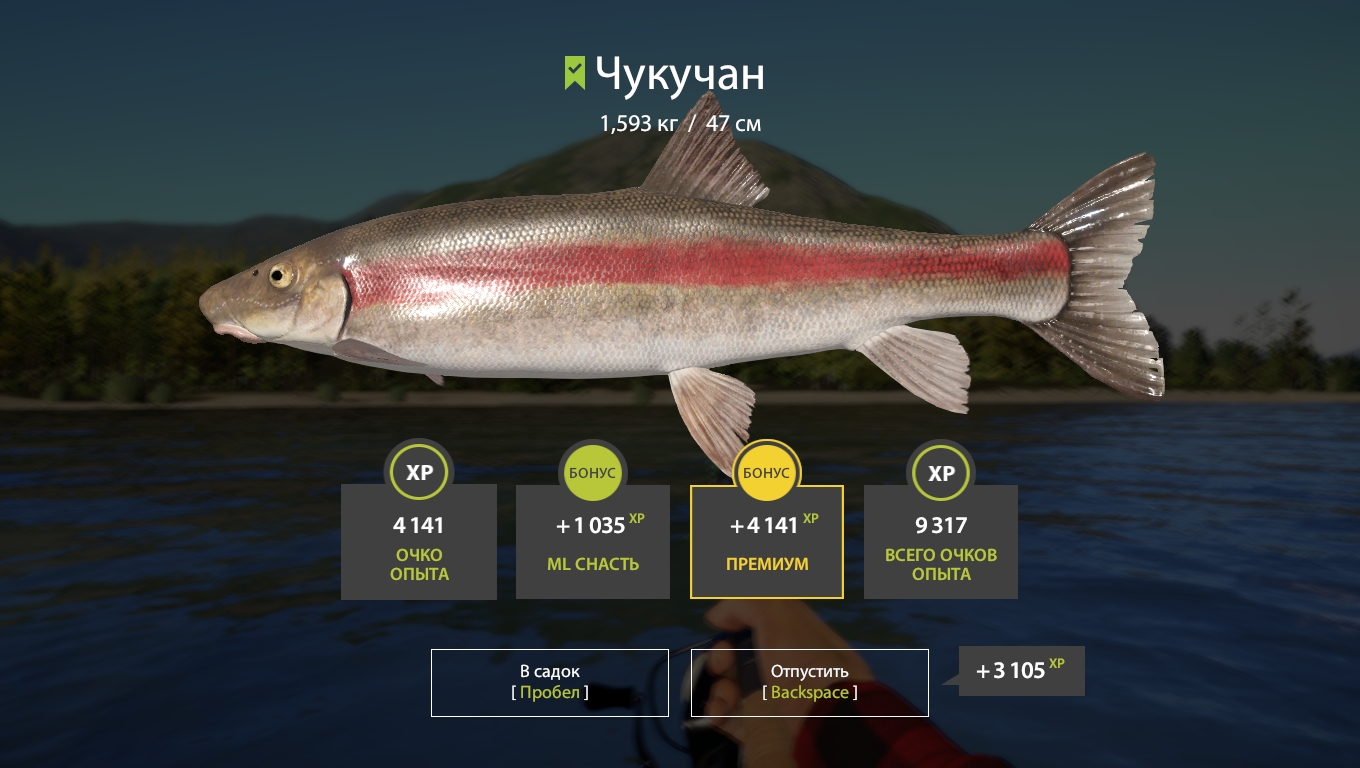Click the Чукучан title text
Screen dimensions: 1360x768
click(x=680, y=73)
